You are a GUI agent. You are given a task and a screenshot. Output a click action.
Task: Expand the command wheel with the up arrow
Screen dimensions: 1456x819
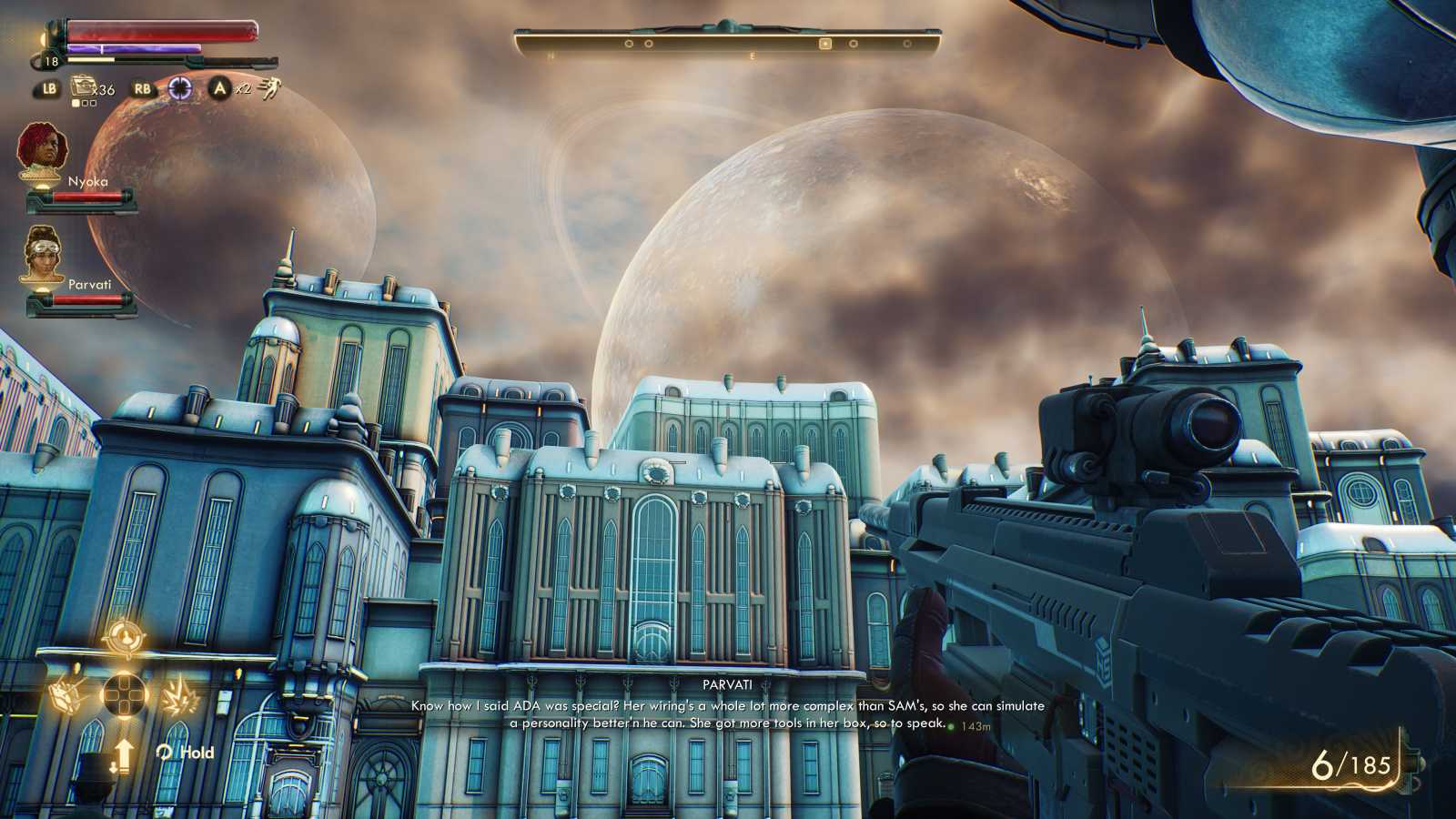click(124, 752)
